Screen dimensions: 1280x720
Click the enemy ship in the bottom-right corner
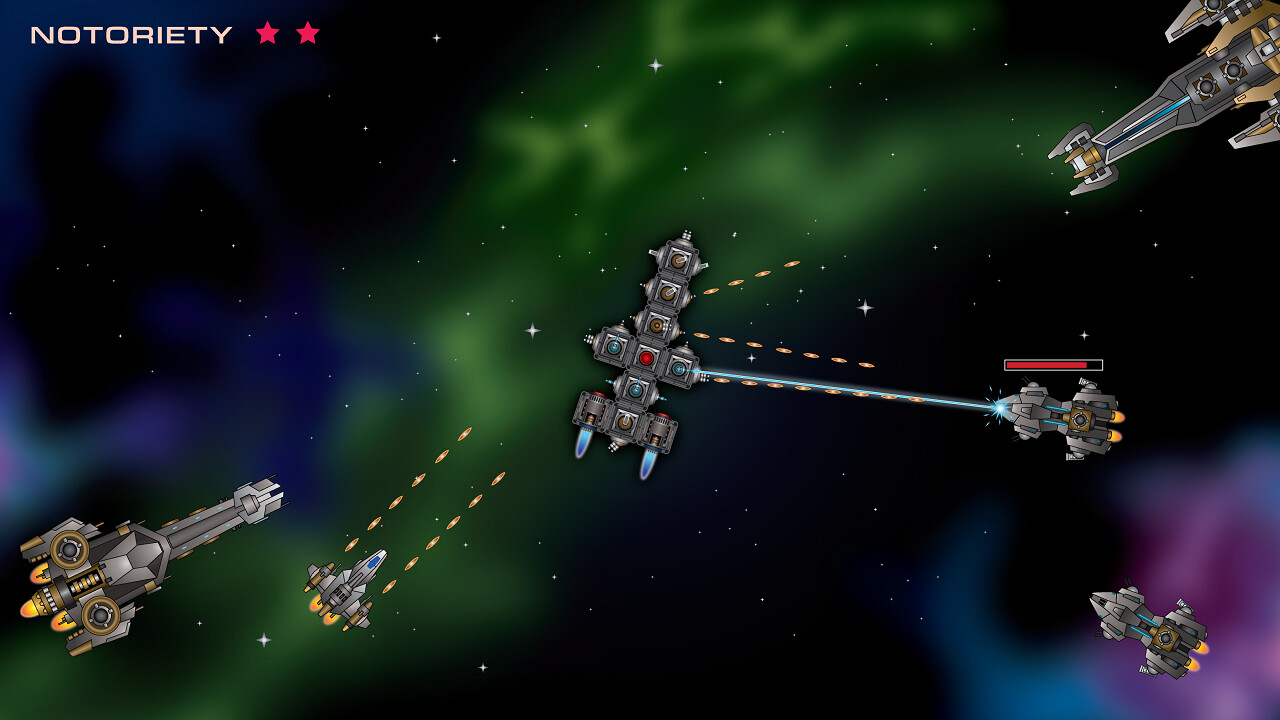[1150, 625]
